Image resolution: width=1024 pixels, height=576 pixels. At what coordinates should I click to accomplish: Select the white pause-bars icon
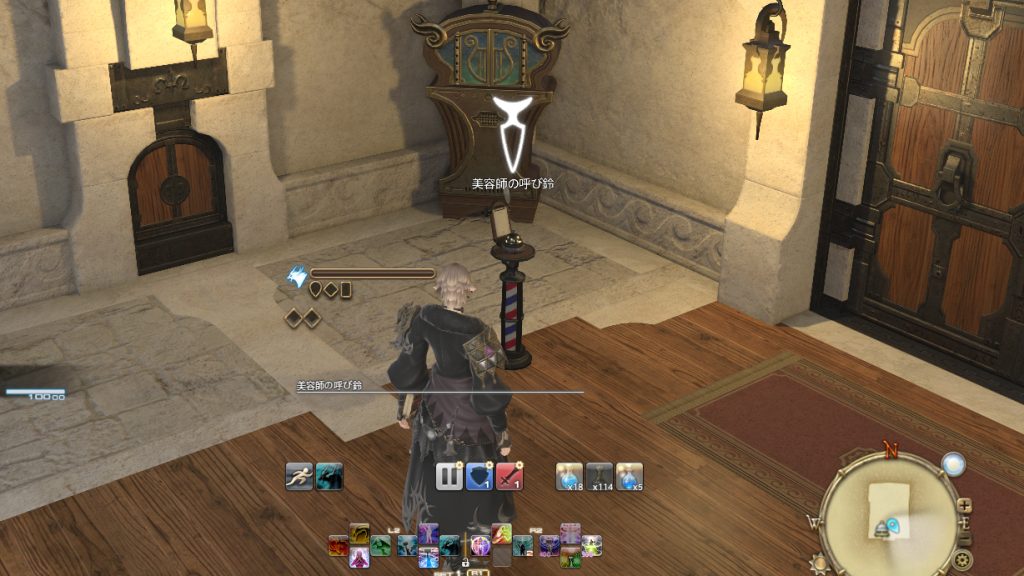pos(449,476)
